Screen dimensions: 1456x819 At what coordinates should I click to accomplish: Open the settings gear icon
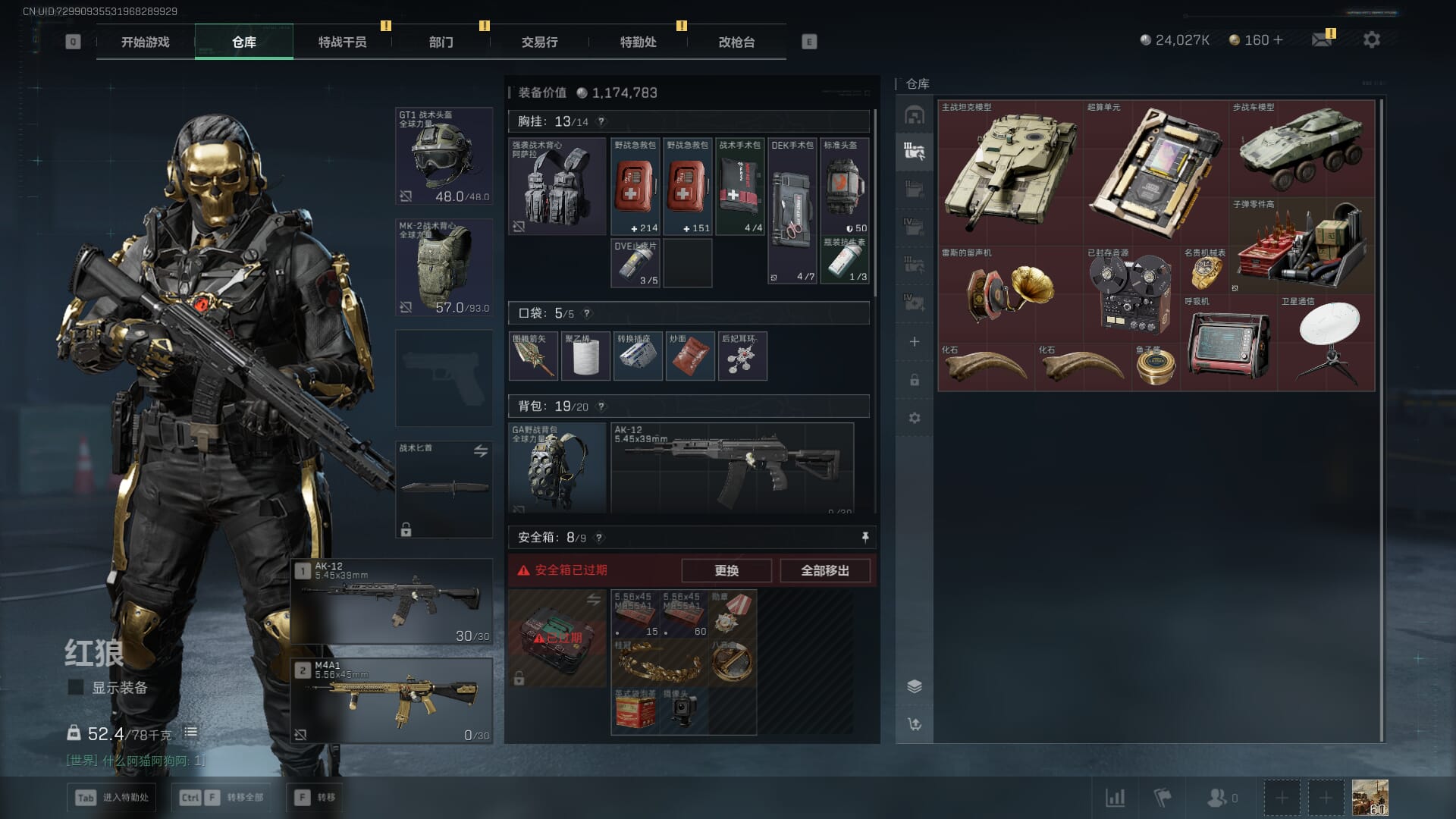[x=1371, y=39]
